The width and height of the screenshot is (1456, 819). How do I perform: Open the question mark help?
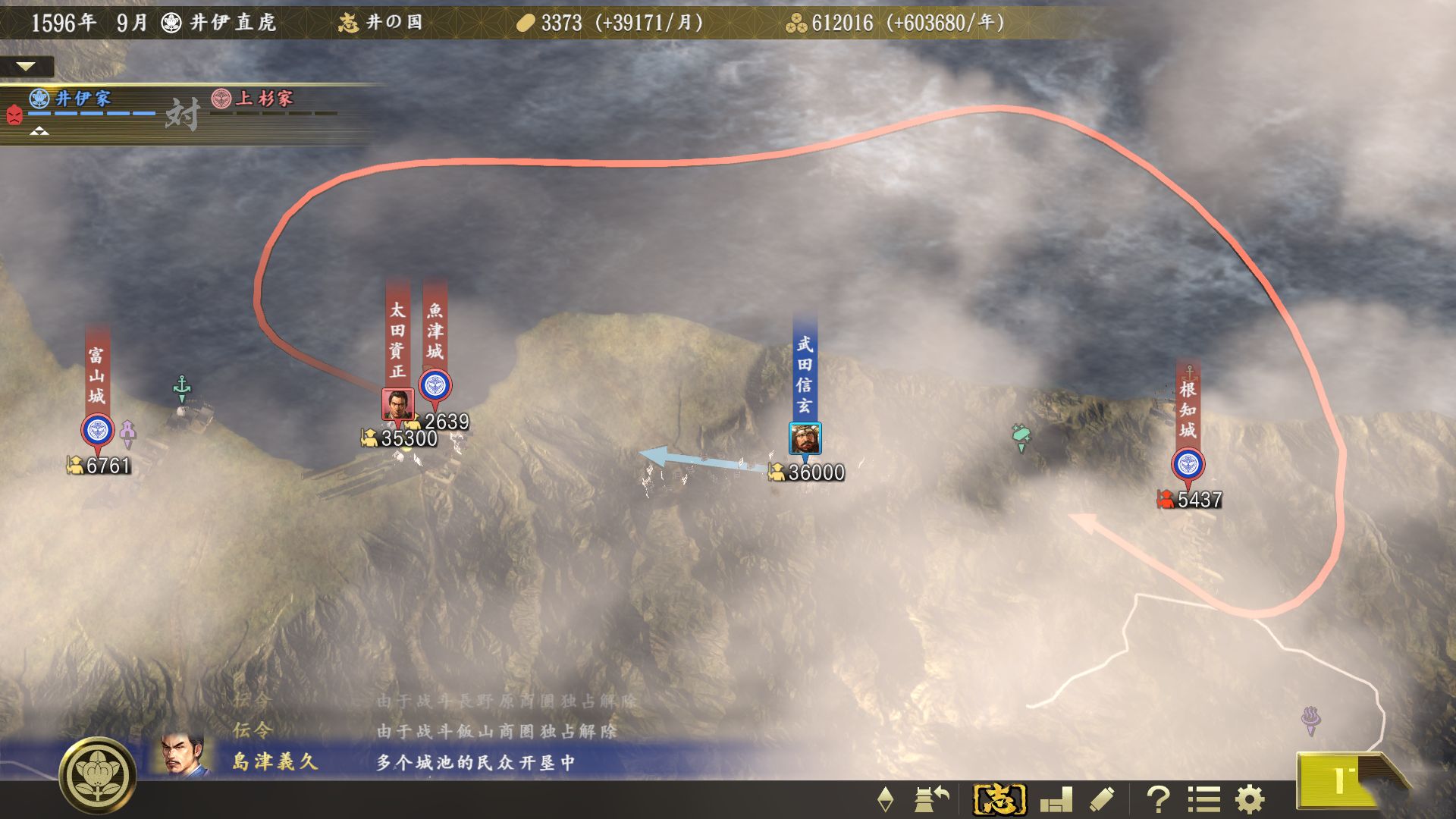pos(1157,799)
